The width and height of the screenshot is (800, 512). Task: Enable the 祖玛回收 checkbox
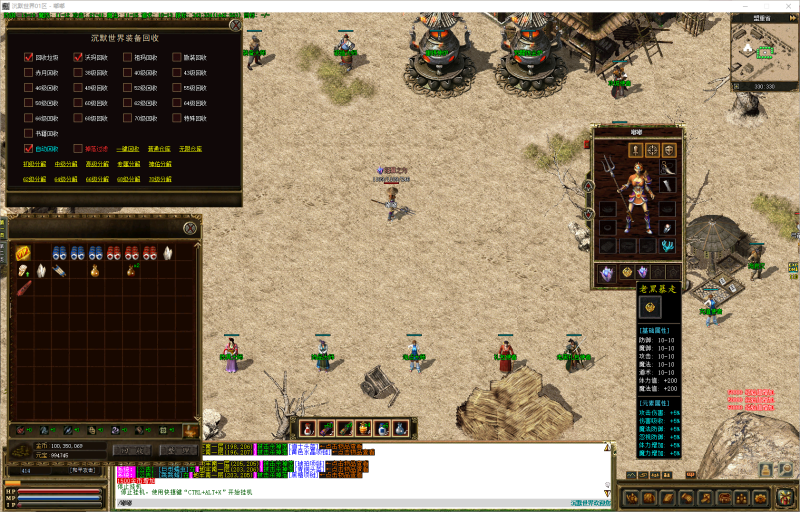pos(127,58)
